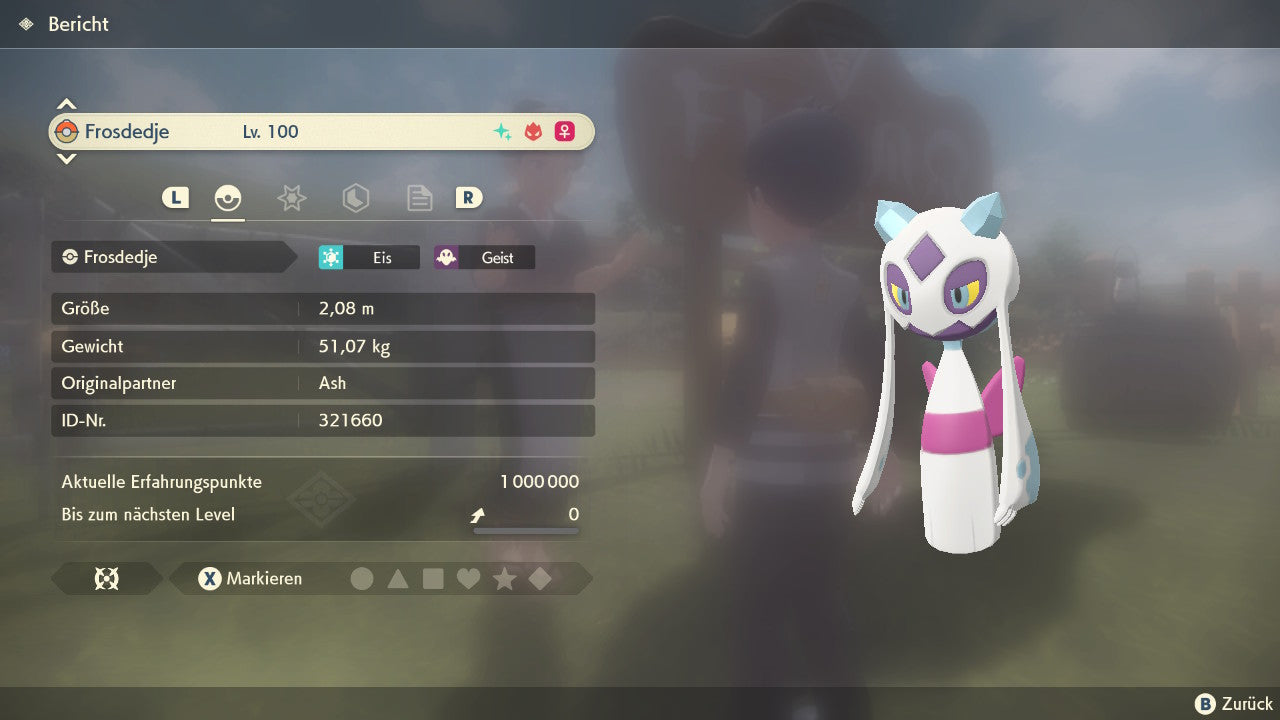Select the Eis type badge
1280x720 pixels.
(x=369, y=258)
